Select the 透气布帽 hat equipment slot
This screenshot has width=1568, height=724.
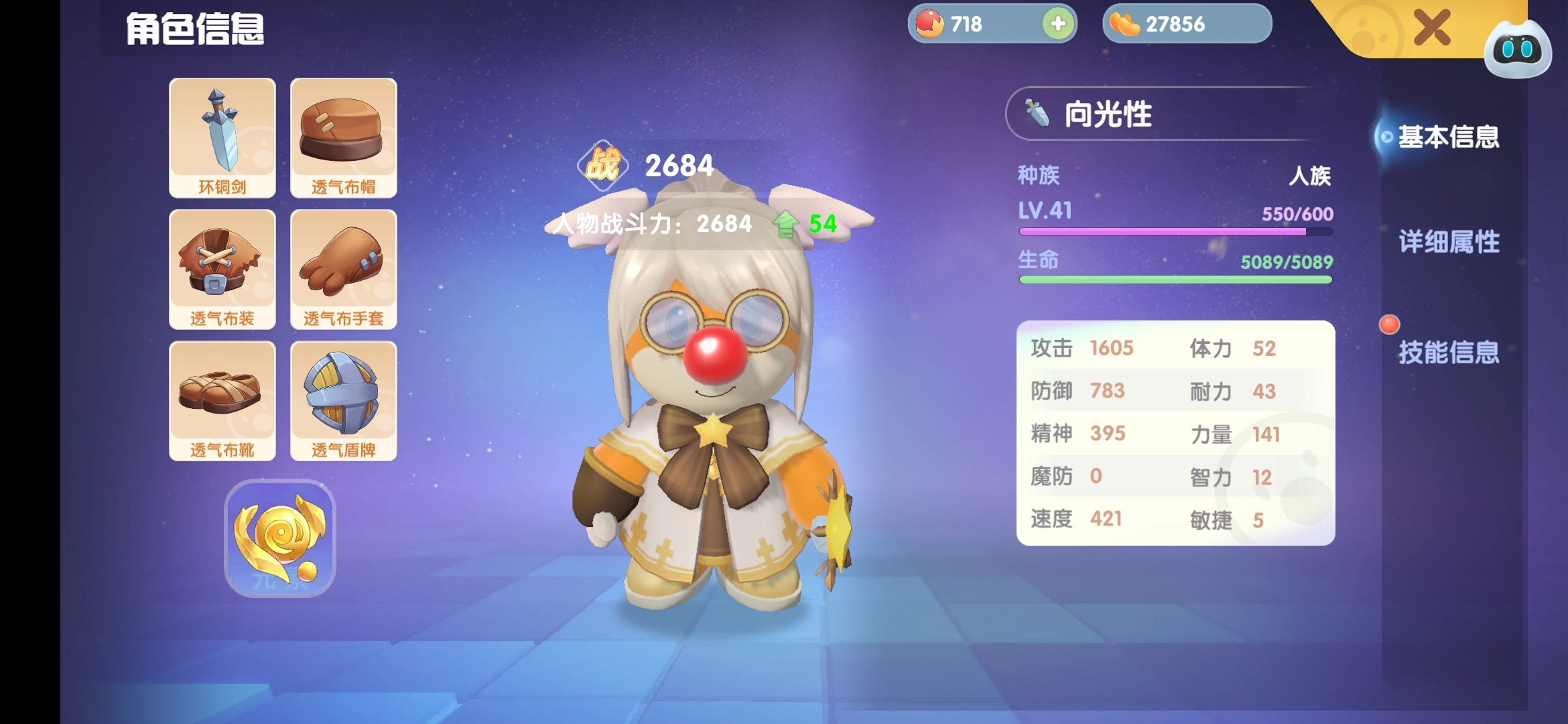pos(343,137)
